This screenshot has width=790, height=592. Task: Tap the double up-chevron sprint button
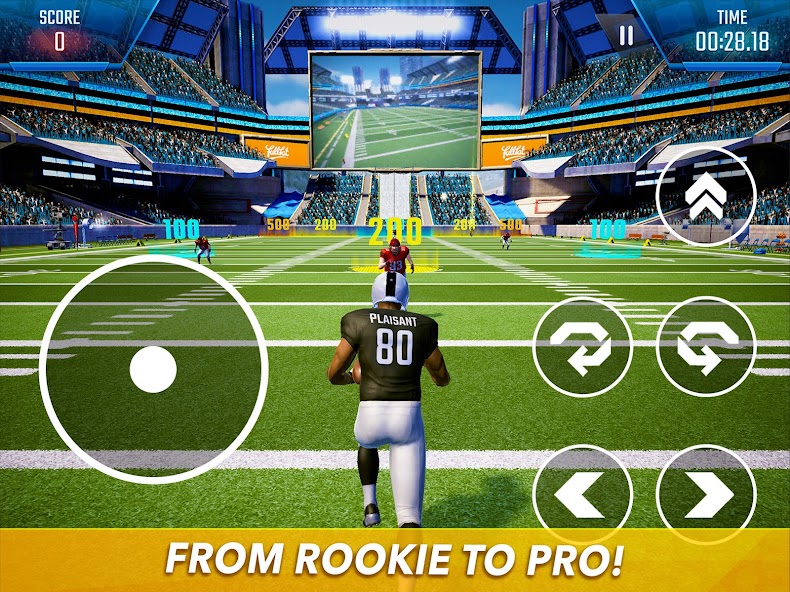click(x=706, y=198)
